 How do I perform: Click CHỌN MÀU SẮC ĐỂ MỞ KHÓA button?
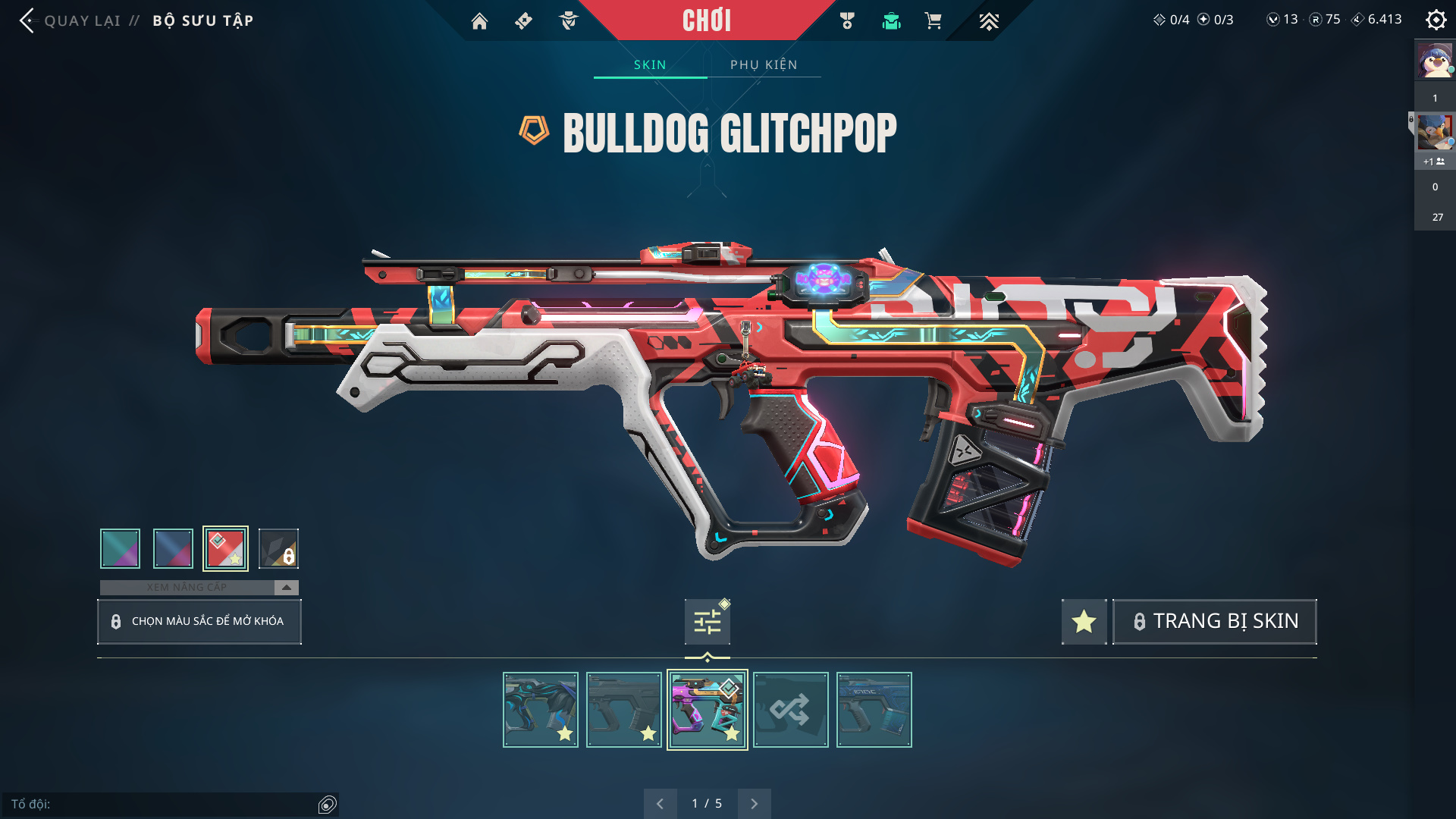click(199, 621)
